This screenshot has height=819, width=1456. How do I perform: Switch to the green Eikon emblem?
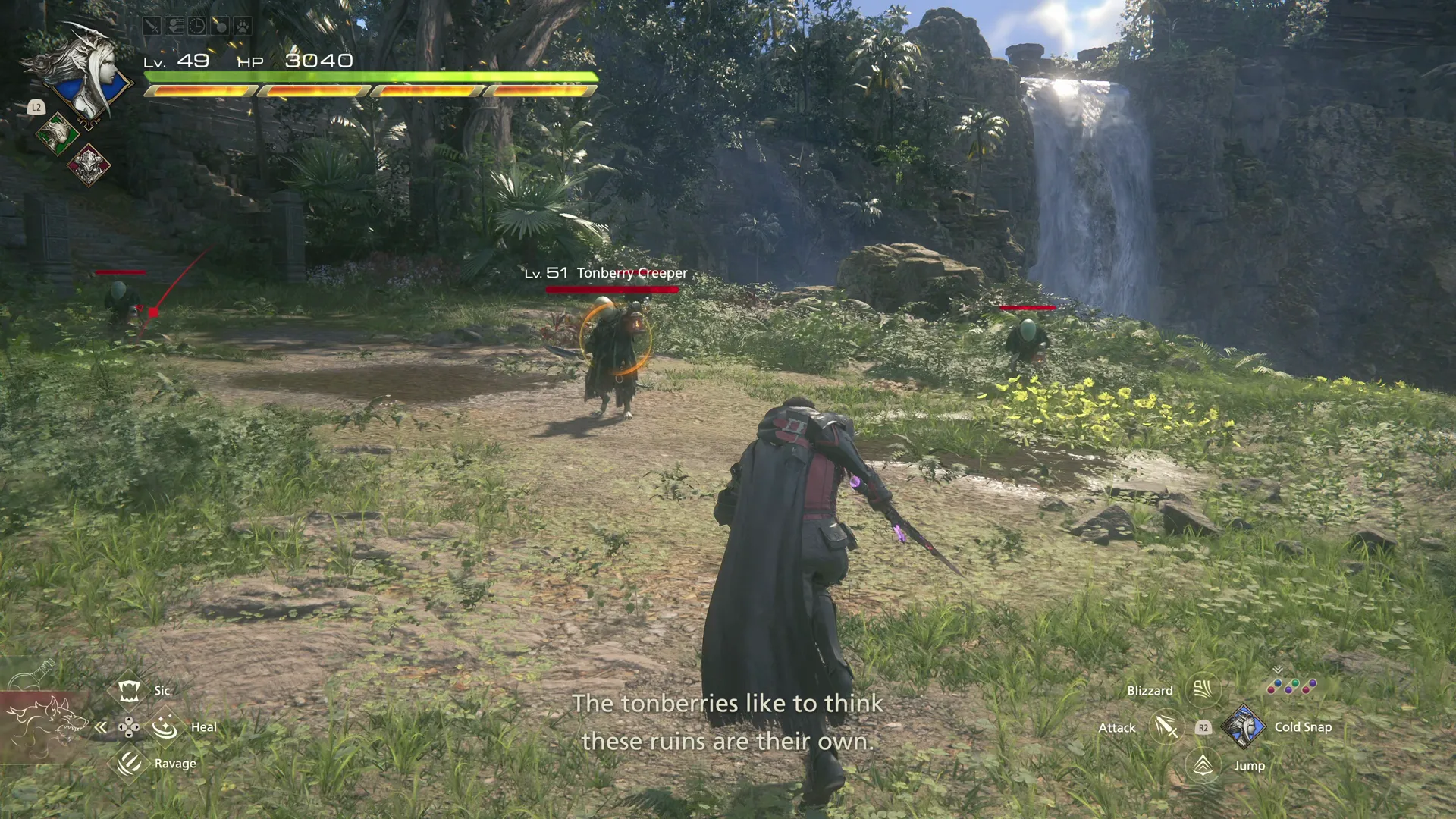pos(58,135)
